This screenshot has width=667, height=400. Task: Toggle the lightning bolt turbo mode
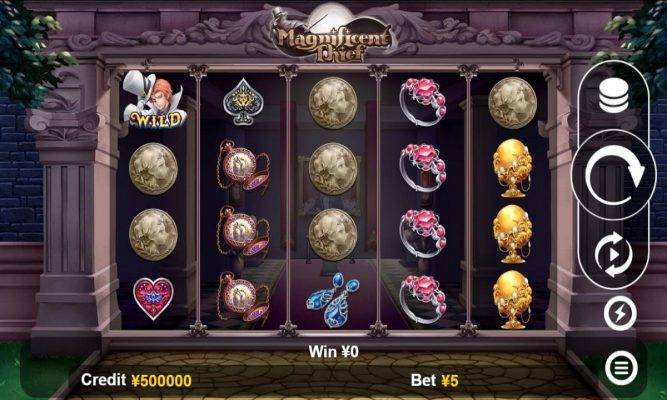click(x=621, y=315)
